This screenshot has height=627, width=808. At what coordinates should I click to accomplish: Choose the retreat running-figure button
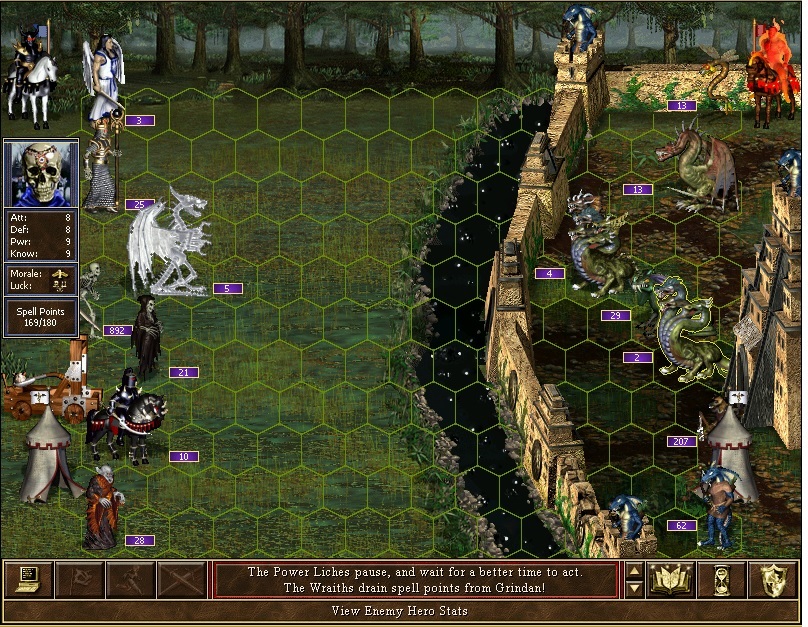pyautogui.click(x=131, y=579)
